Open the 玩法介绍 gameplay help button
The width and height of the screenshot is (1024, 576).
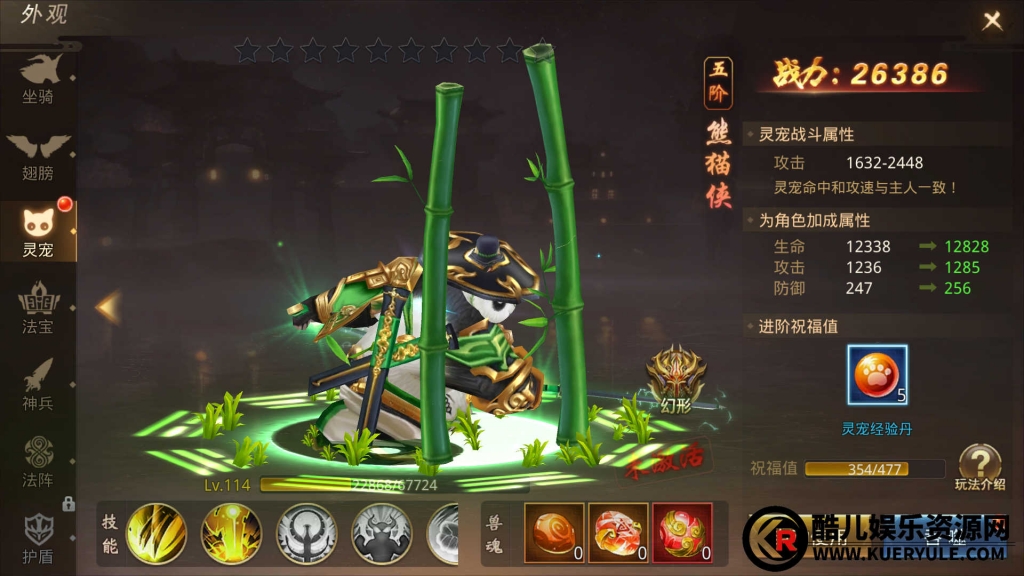coord(979,467)
